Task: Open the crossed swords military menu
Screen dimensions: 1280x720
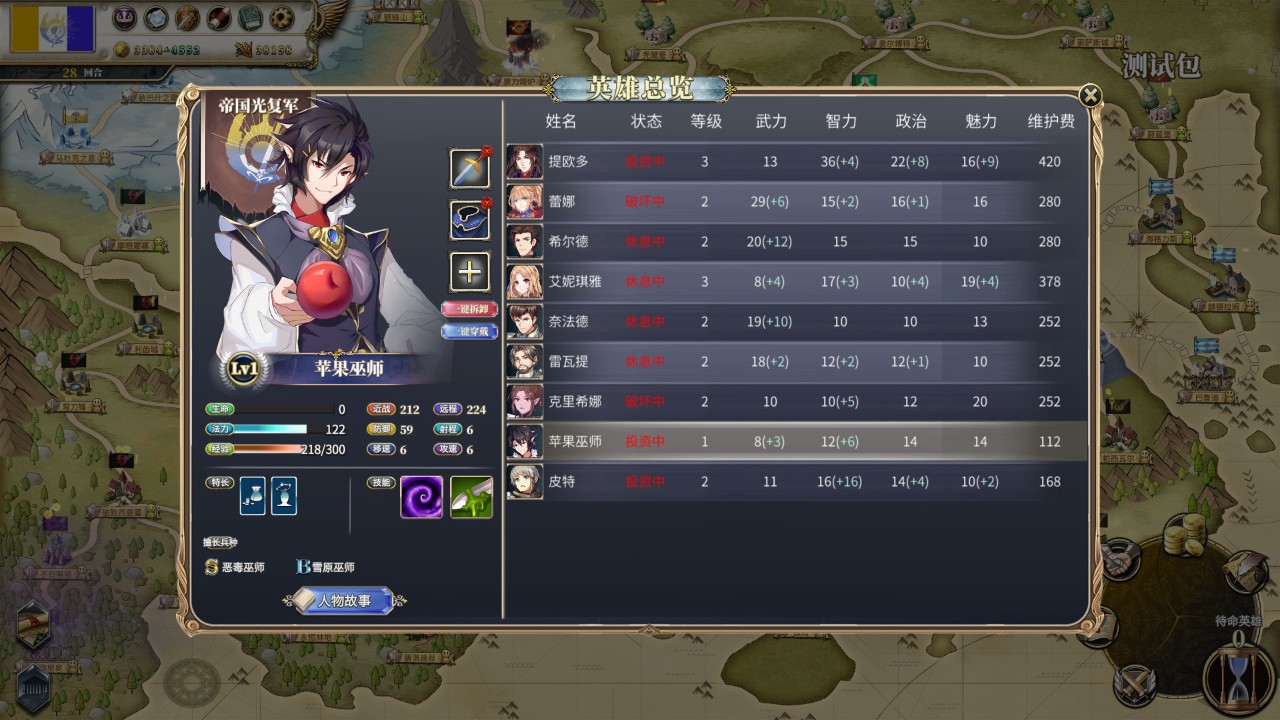Action: click(x=1134, y=687)
